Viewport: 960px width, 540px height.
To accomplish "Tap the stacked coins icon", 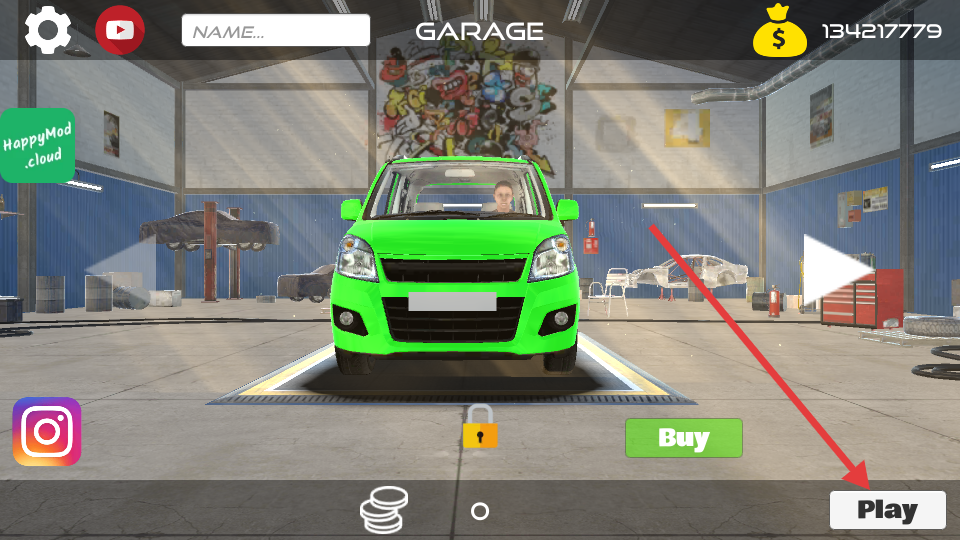I will 385,510.
